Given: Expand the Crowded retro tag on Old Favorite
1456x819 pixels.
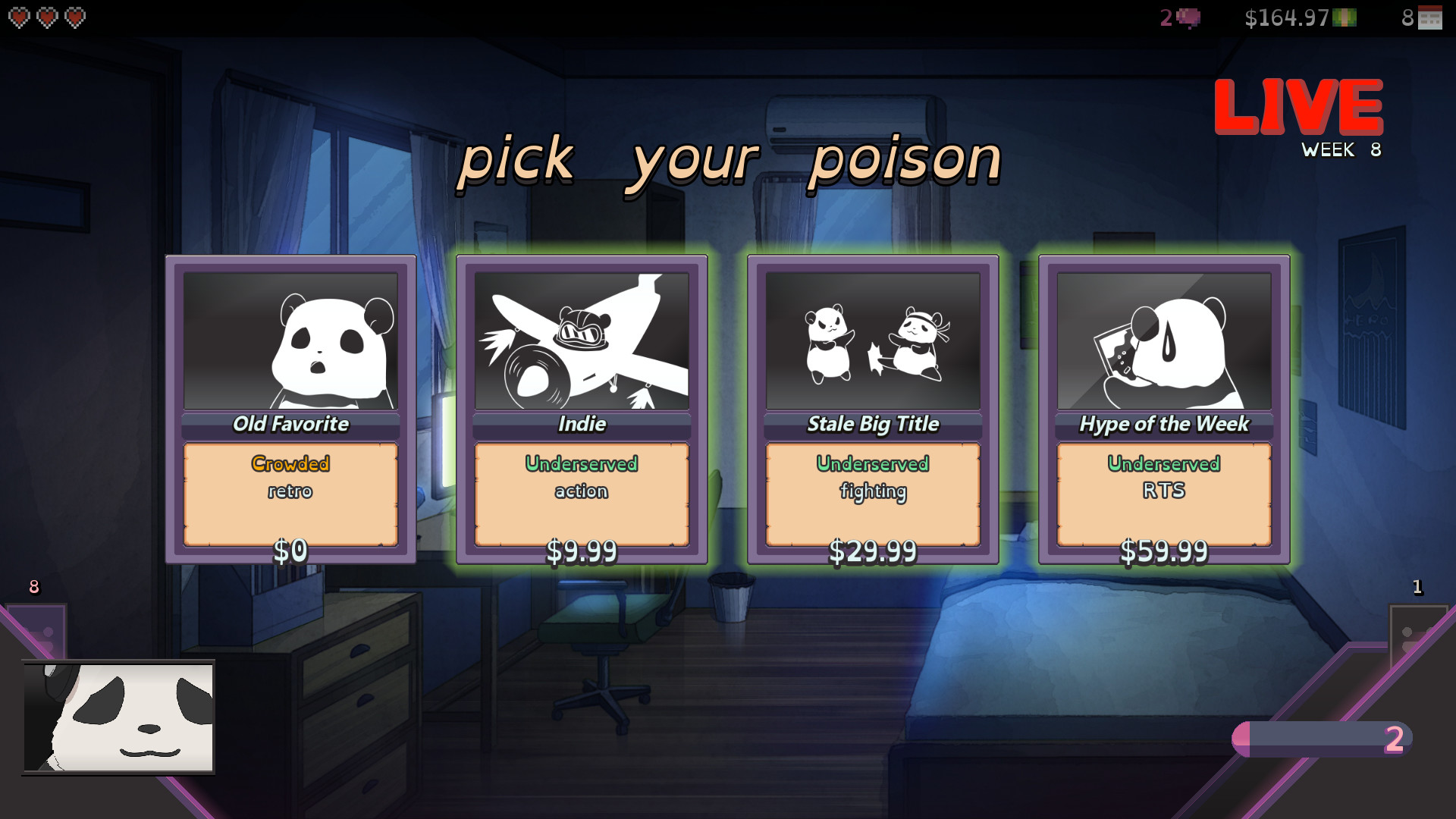Looking at the screenshot, I should tap(290, 478).
